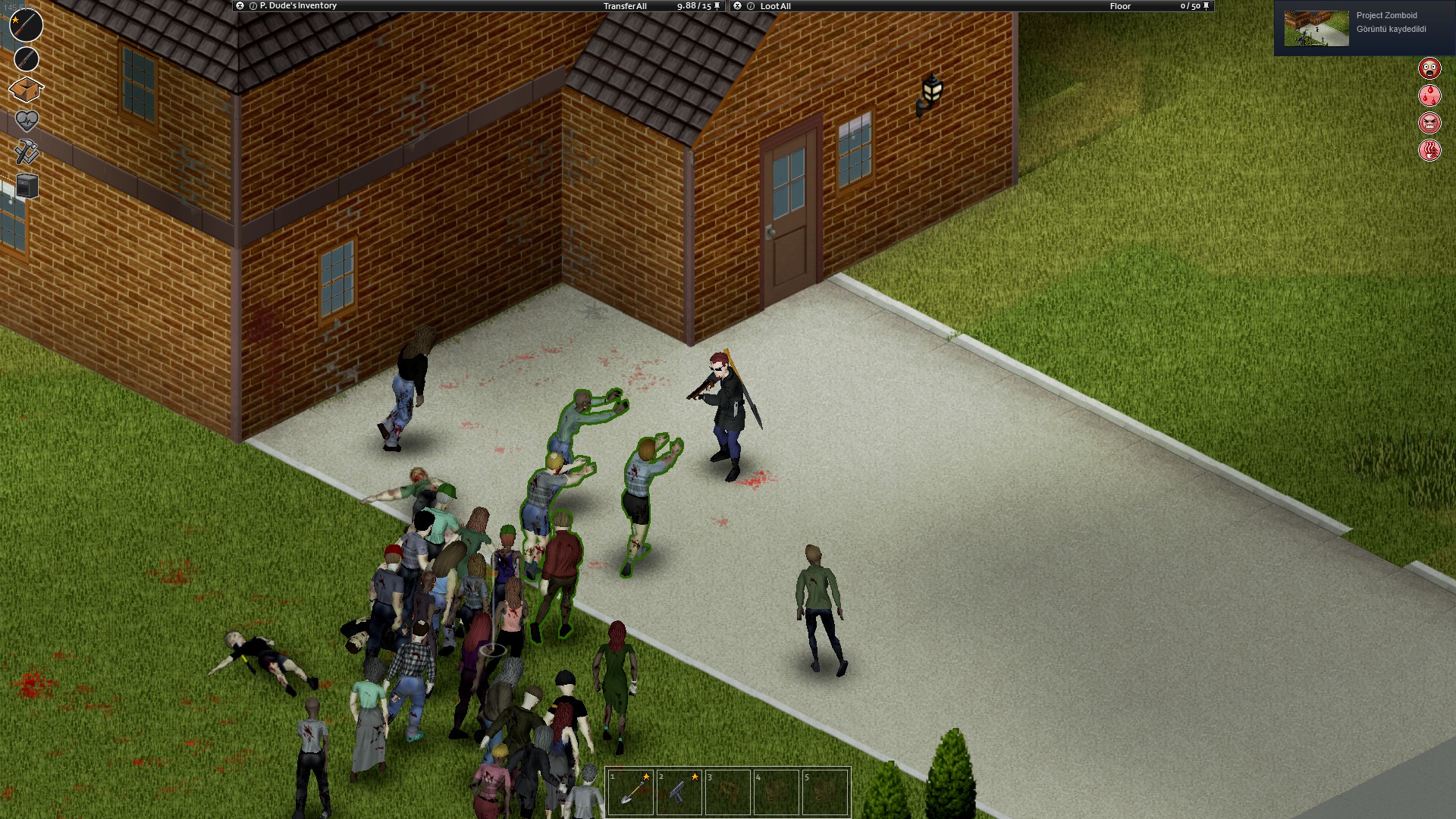
Task: Select the equipped shotgun primary weapon icon
Action: point(25,25)
